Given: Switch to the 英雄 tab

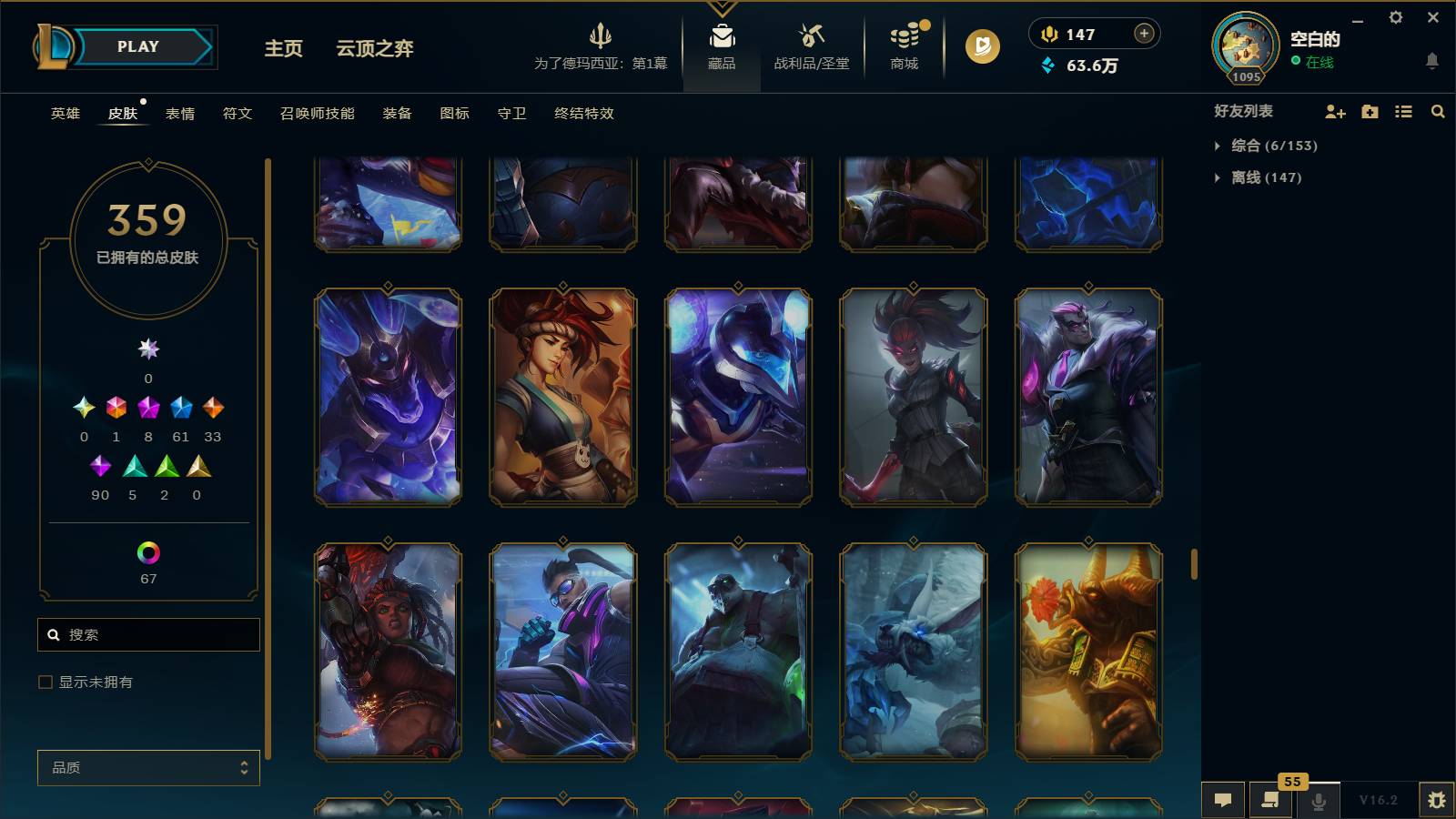Looking at the screenshot, I should (64, 114).
